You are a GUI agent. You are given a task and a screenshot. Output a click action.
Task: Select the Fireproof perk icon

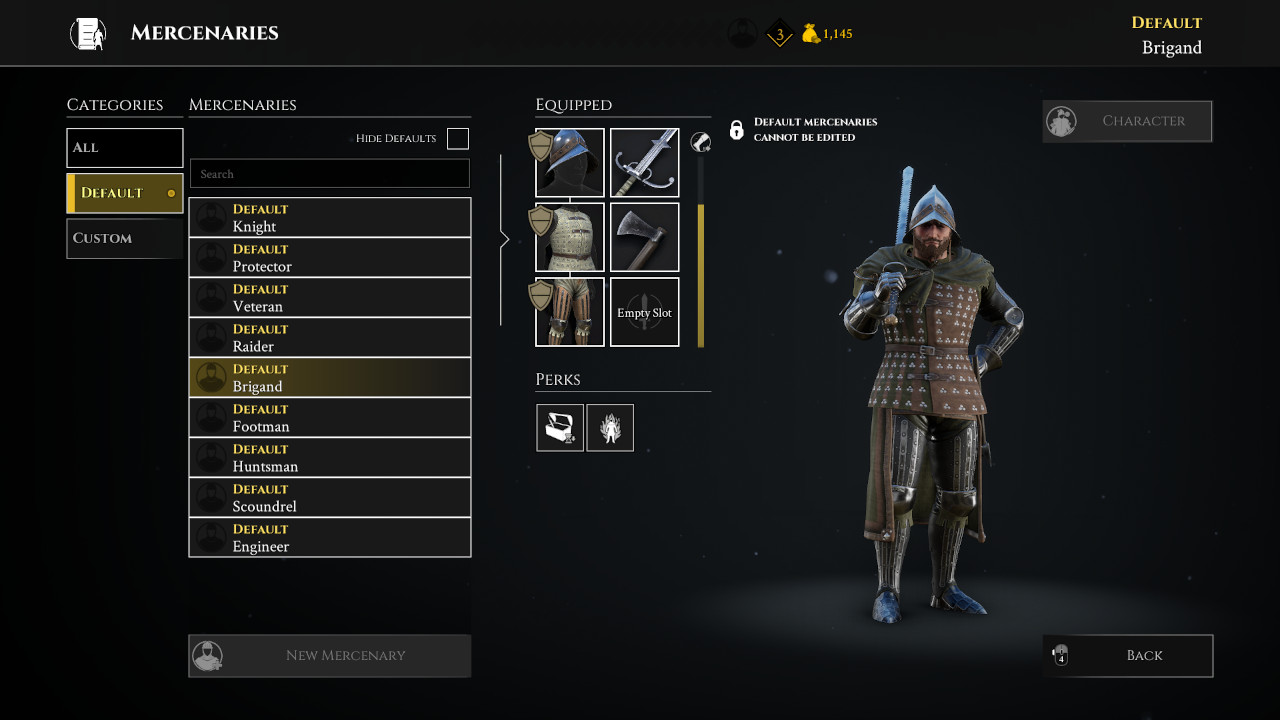pyautogui.click(x=610, y=427)
